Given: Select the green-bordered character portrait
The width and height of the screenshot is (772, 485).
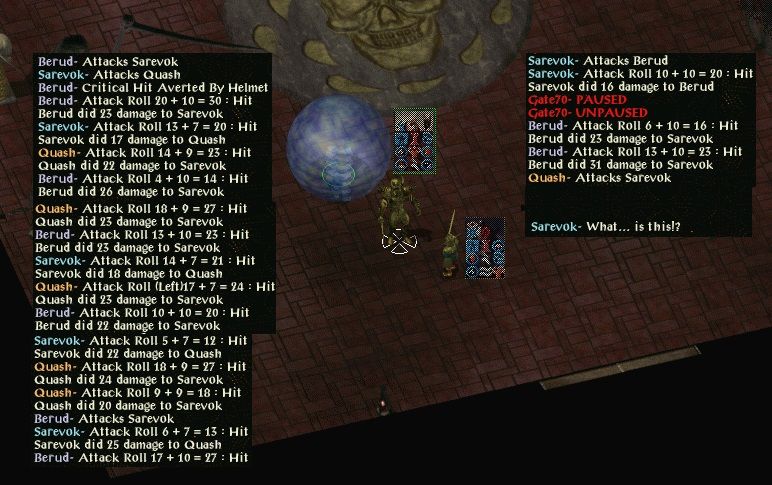Looking at the screenshot, I should pos(414,140).
